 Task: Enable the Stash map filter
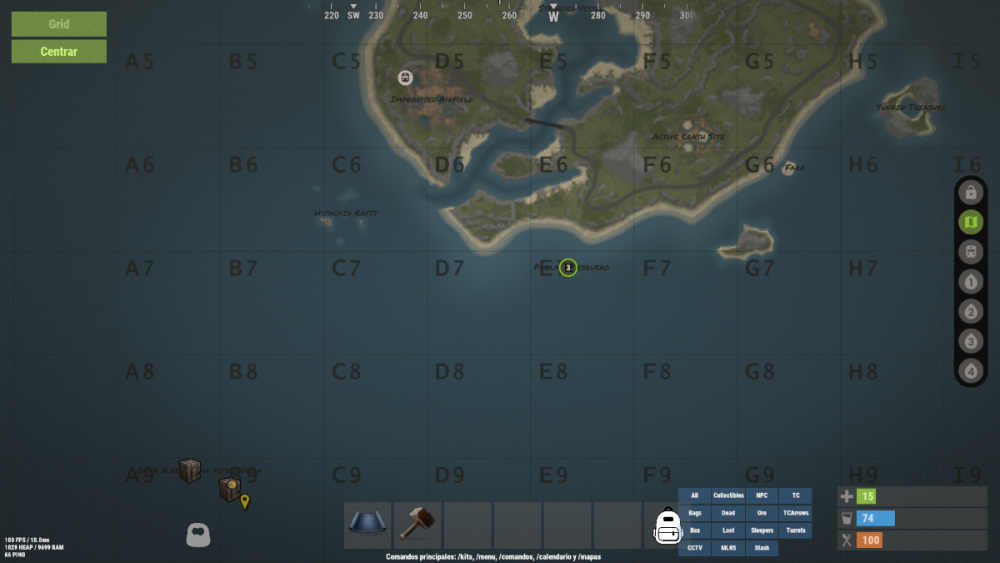point(762,548)
